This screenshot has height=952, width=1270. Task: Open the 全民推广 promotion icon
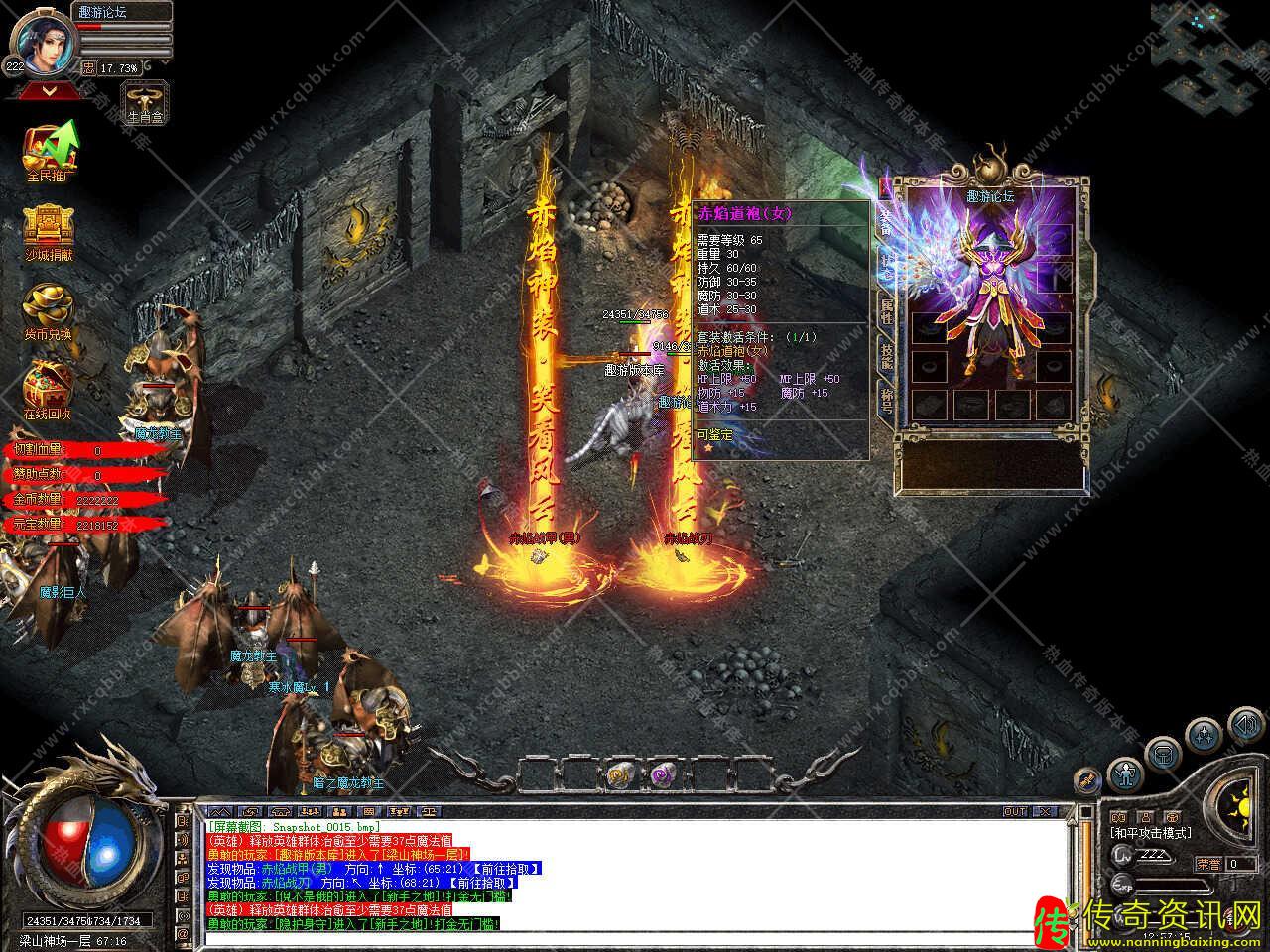point(50,151)
